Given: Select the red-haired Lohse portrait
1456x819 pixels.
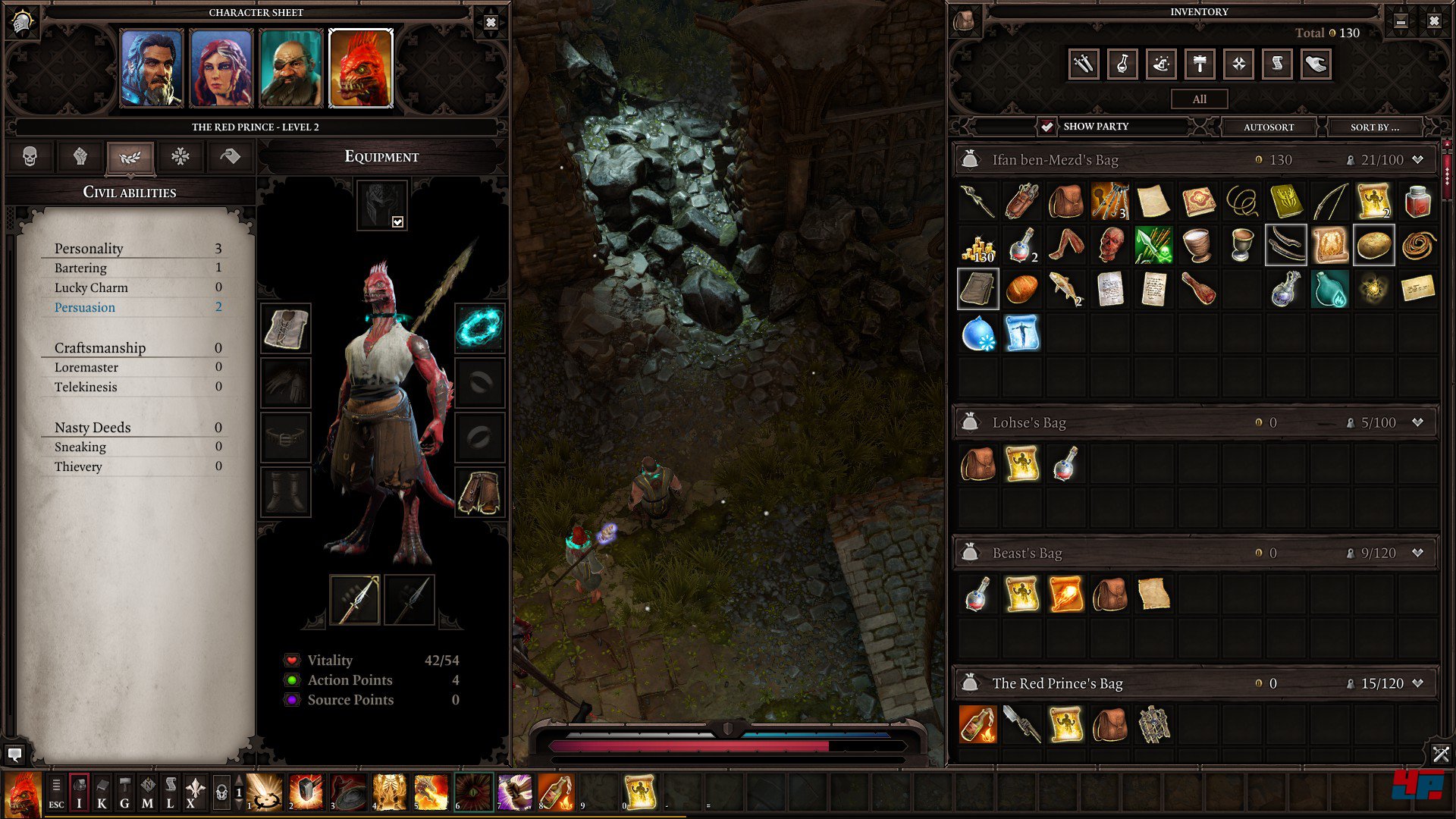Looking at the screenshot, I should (x=221, y=68).
